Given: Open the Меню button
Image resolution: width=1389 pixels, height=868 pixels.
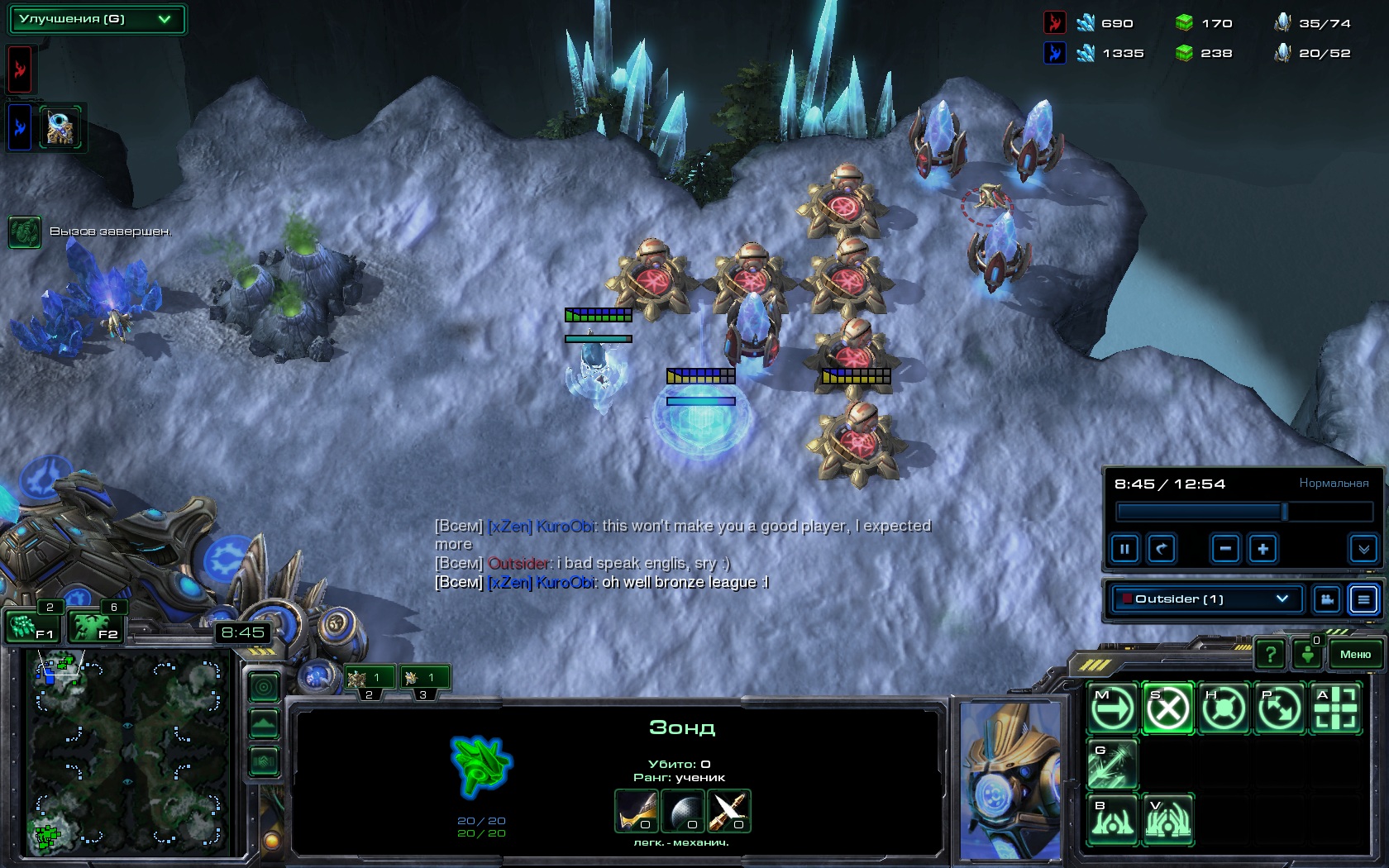Looking at the screenshot, I should pos(1355,654).
